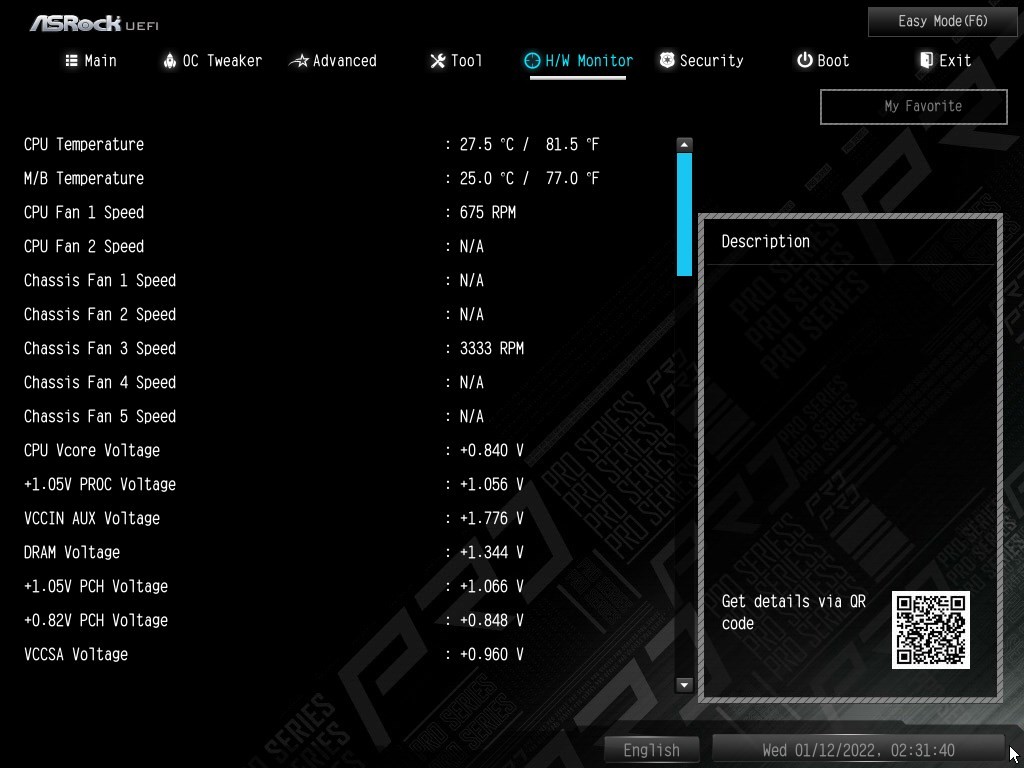
Task: Click the scrollbar down arrow
Action: [x=684, y=685]
